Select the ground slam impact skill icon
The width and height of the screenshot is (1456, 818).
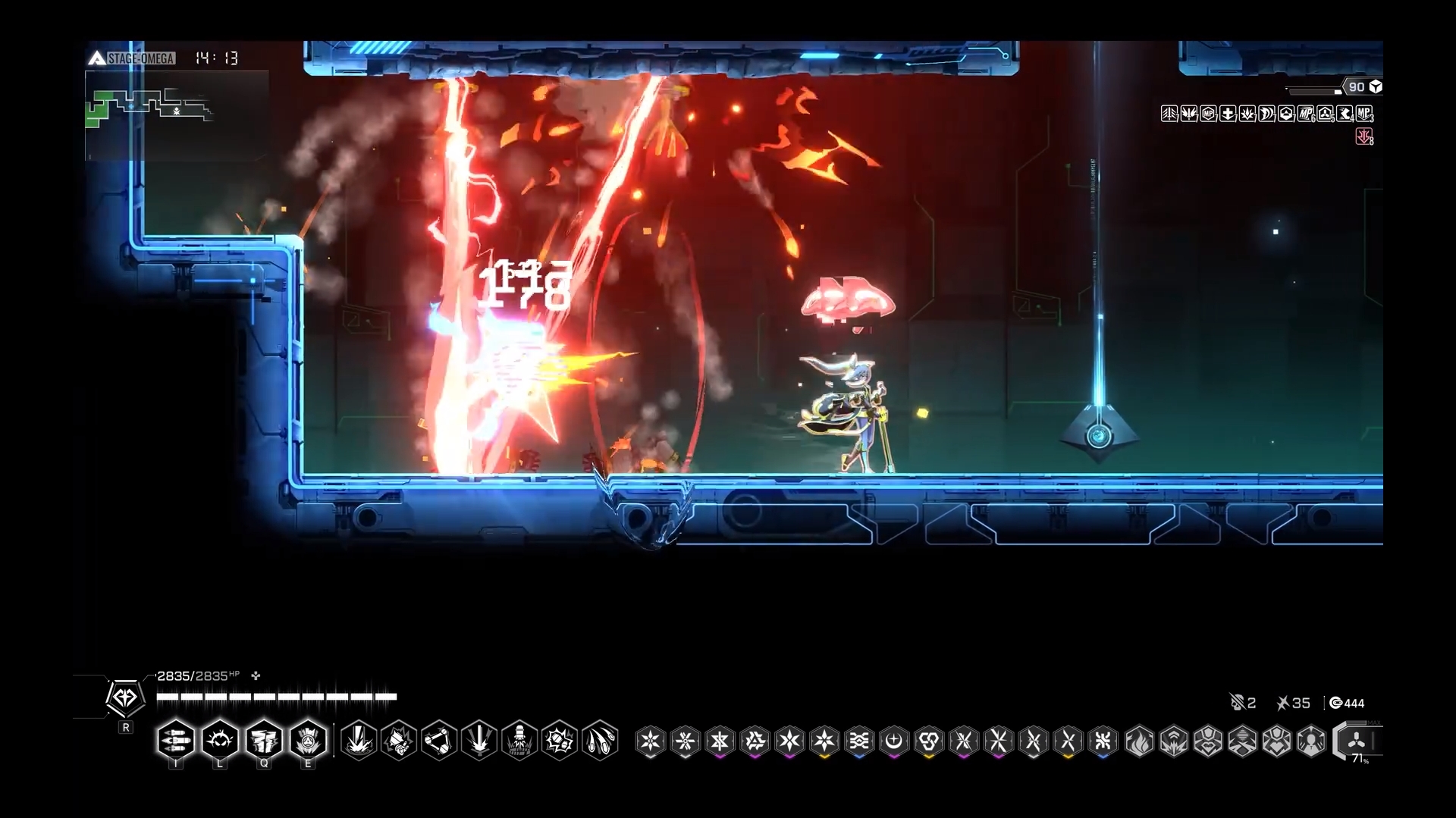coord(359,741)
